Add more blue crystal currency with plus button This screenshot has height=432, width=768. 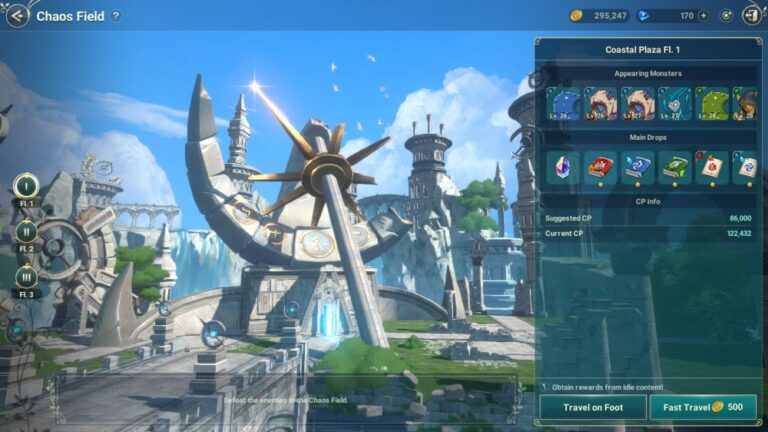tap(704, 16)
